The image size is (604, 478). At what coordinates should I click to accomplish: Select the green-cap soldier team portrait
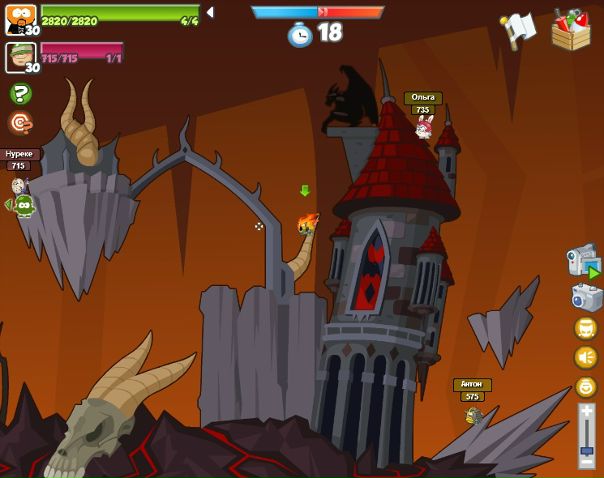tap(20, 57)
